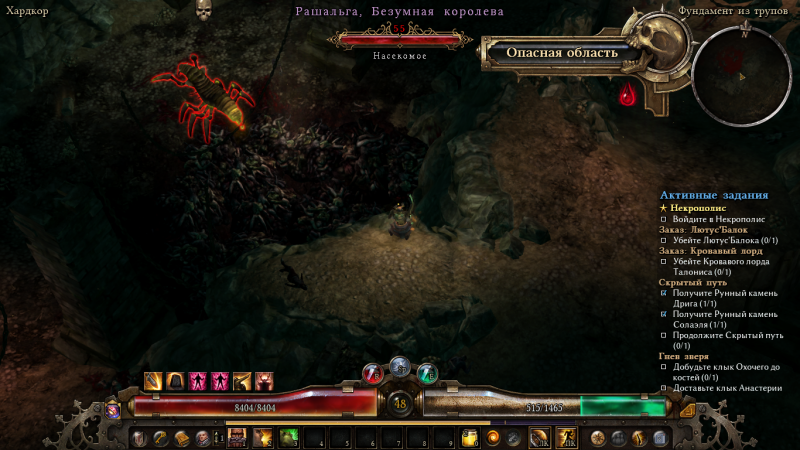Click the purple button left of the health bar

pos(113,408)
